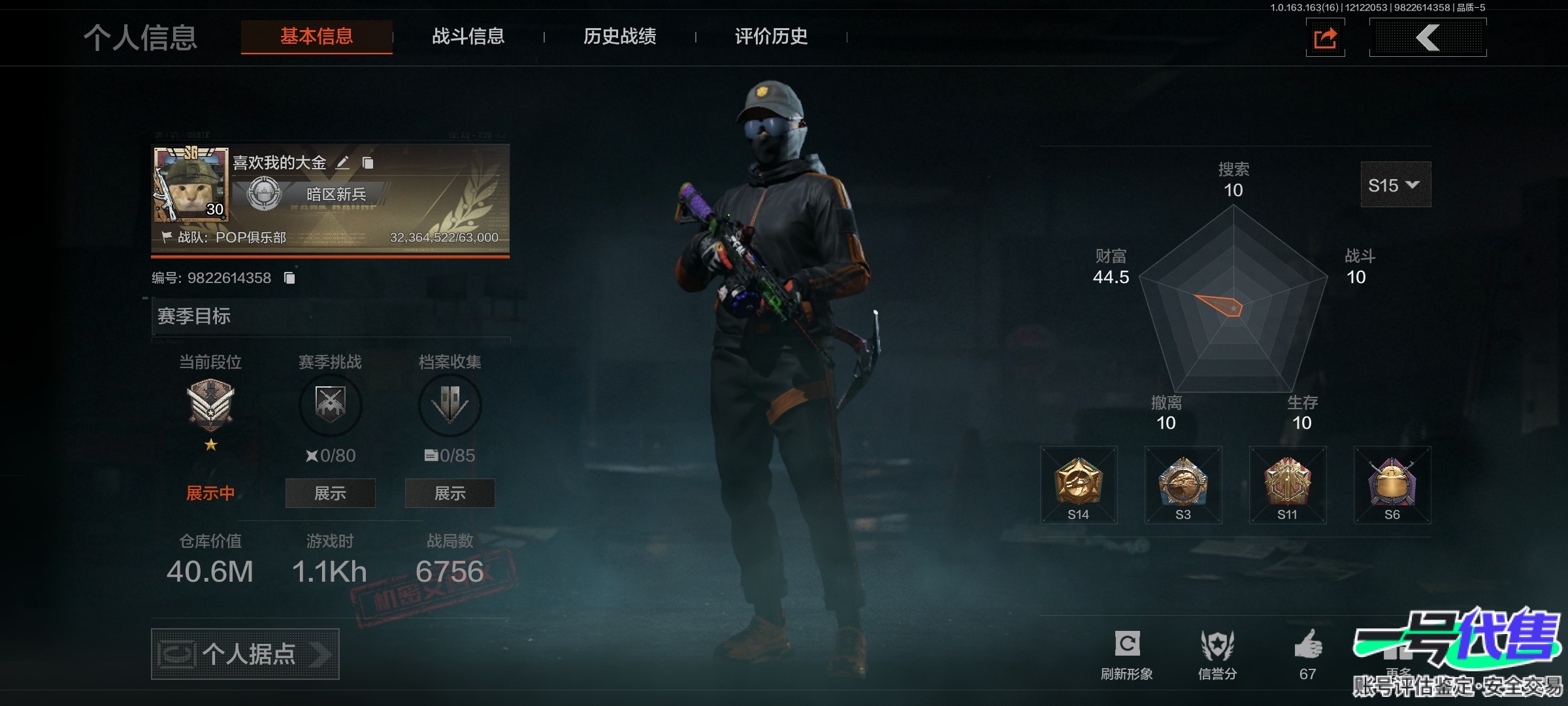1568x706 pixels.
Task: Select the S14 season medal
Action: click(x=1079, y=485)
